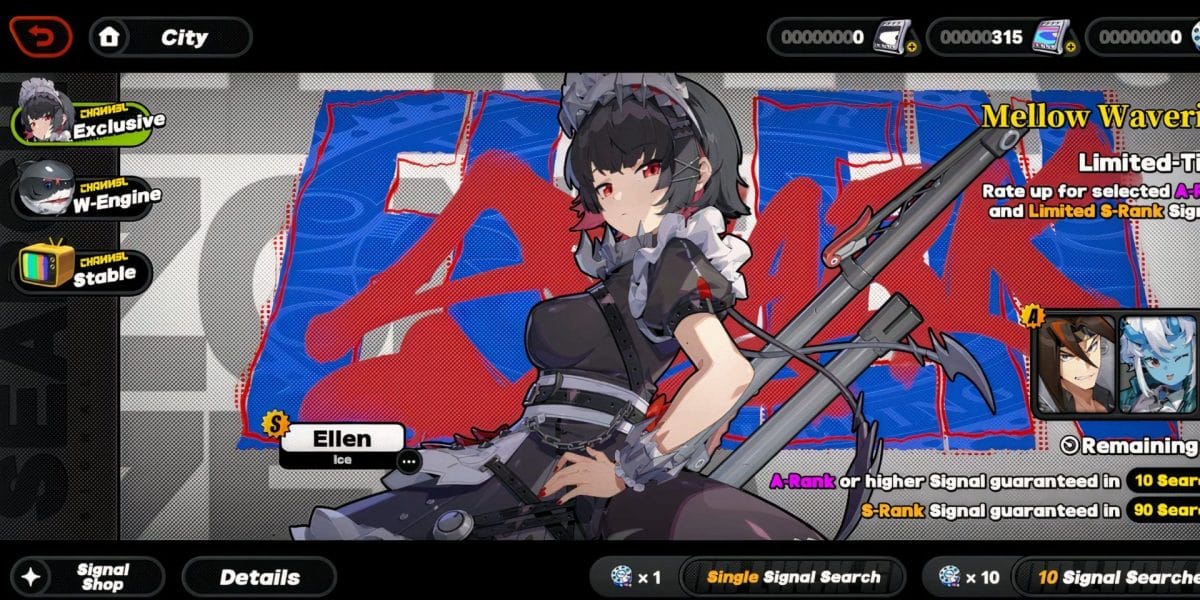The image size is (1200, 600).
Task: Show banner Details
Action: tap(259, 577)
